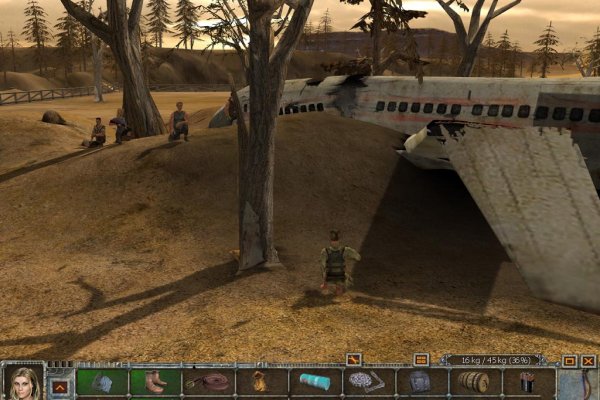Maximize the inventory panel
Viewport: 600px width, 400px height.
570,360
